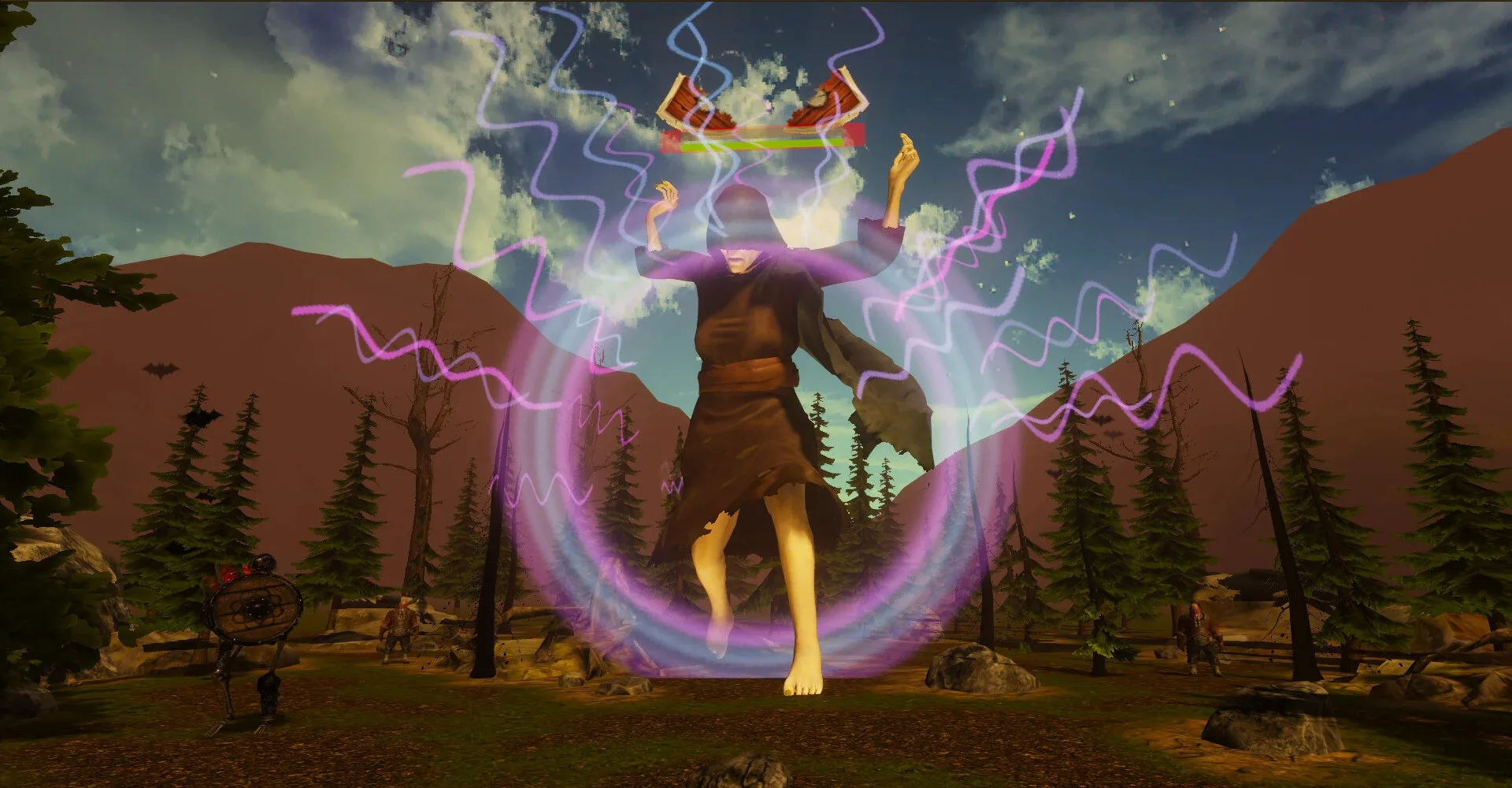1512x788 pixels.
Task: Click the flying bat on the left side
Action: [161, 370]
